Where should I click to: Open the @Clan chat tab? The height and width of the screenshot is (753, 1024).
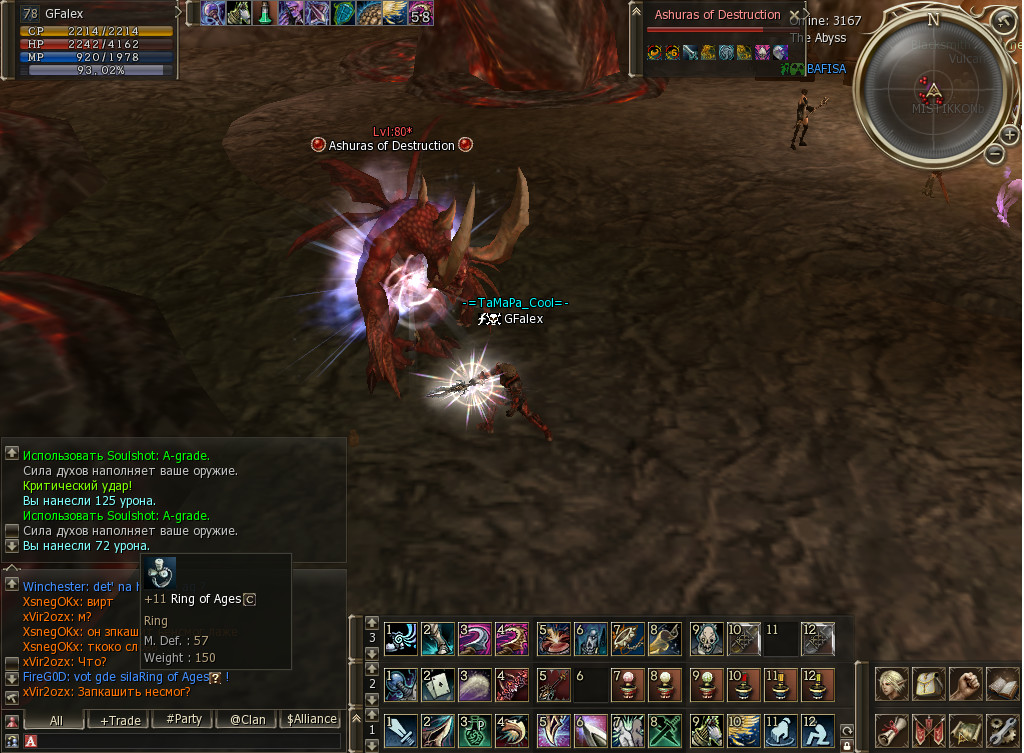tap(247, 719)
